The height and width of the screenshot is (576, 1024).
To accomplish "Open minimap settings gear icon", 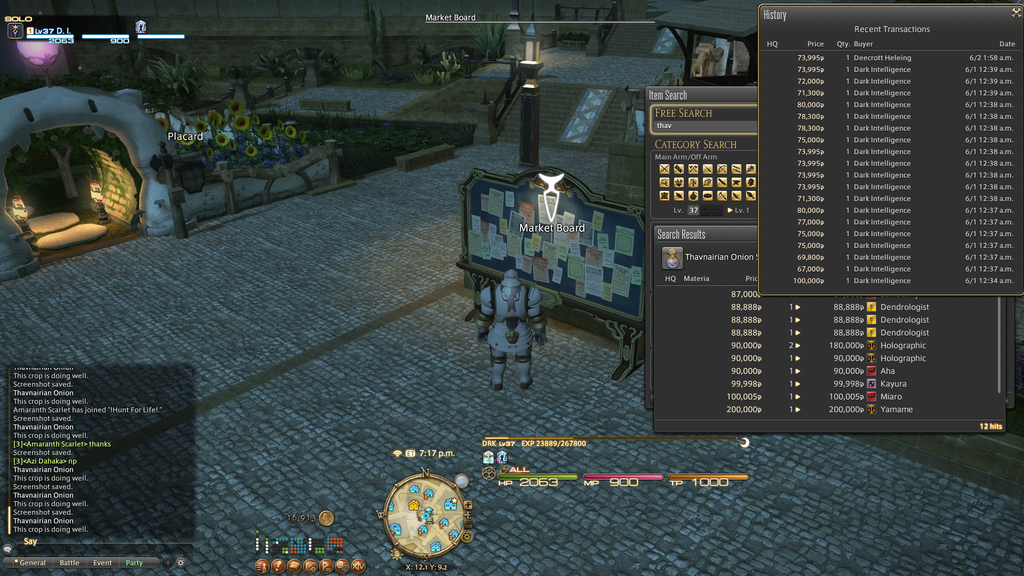I will tap(467, 537).
